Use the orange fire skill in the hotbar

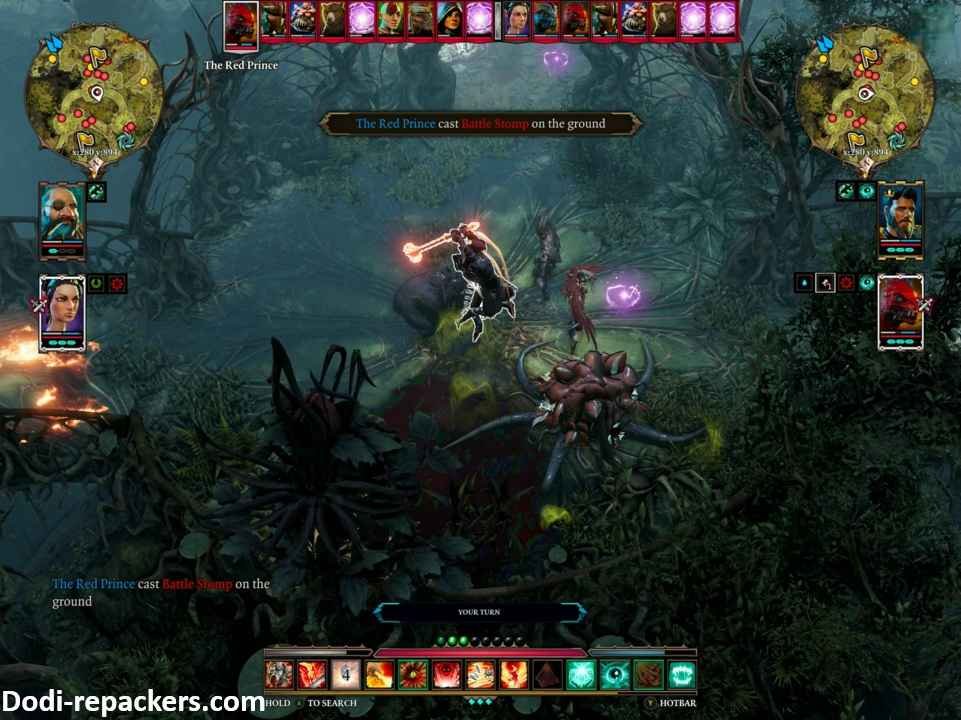click(378, 675)
